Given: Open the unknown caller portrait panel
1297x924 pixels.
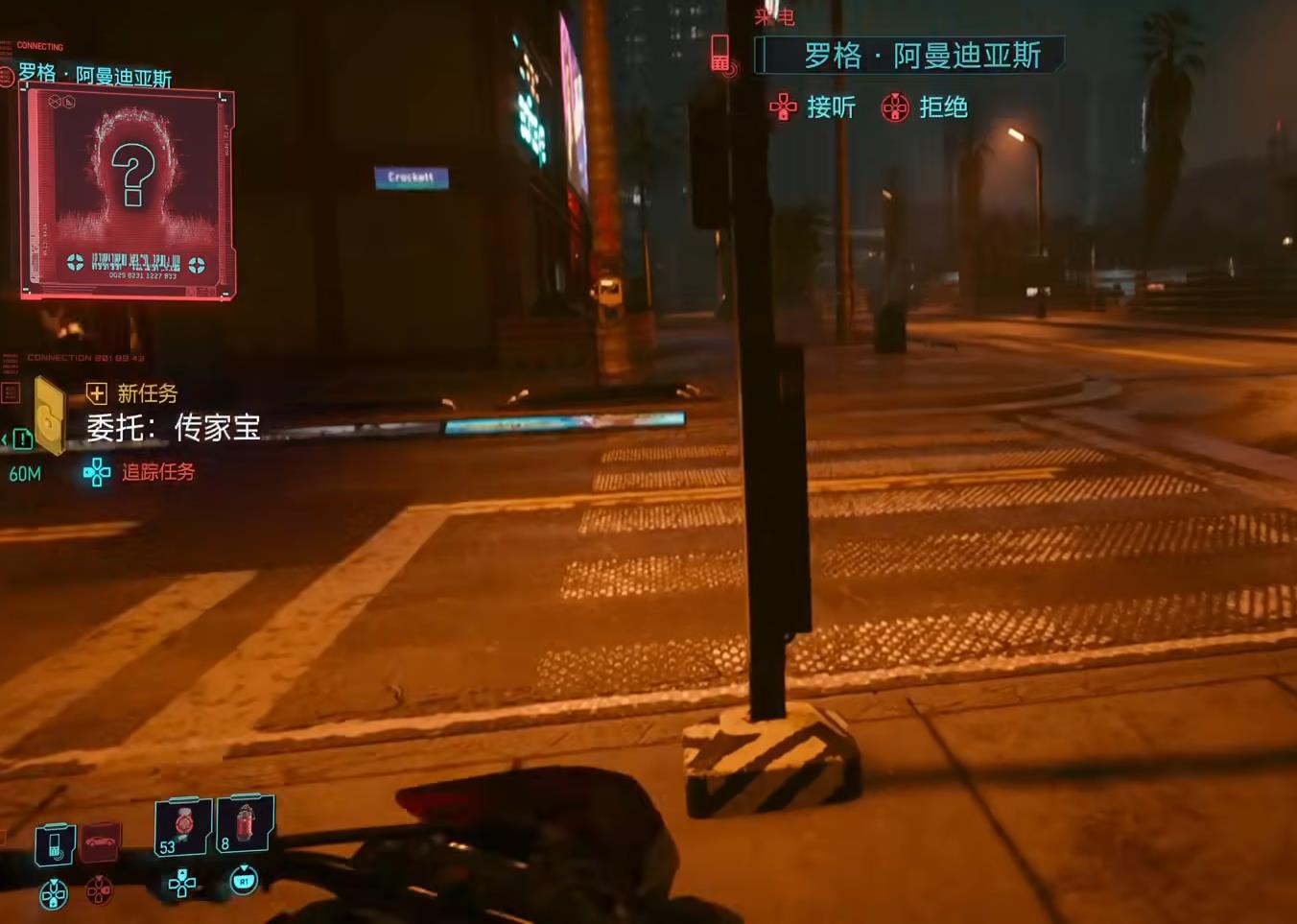Looking at the screenshot, I should pyautogui.click(x=128, y=192).
